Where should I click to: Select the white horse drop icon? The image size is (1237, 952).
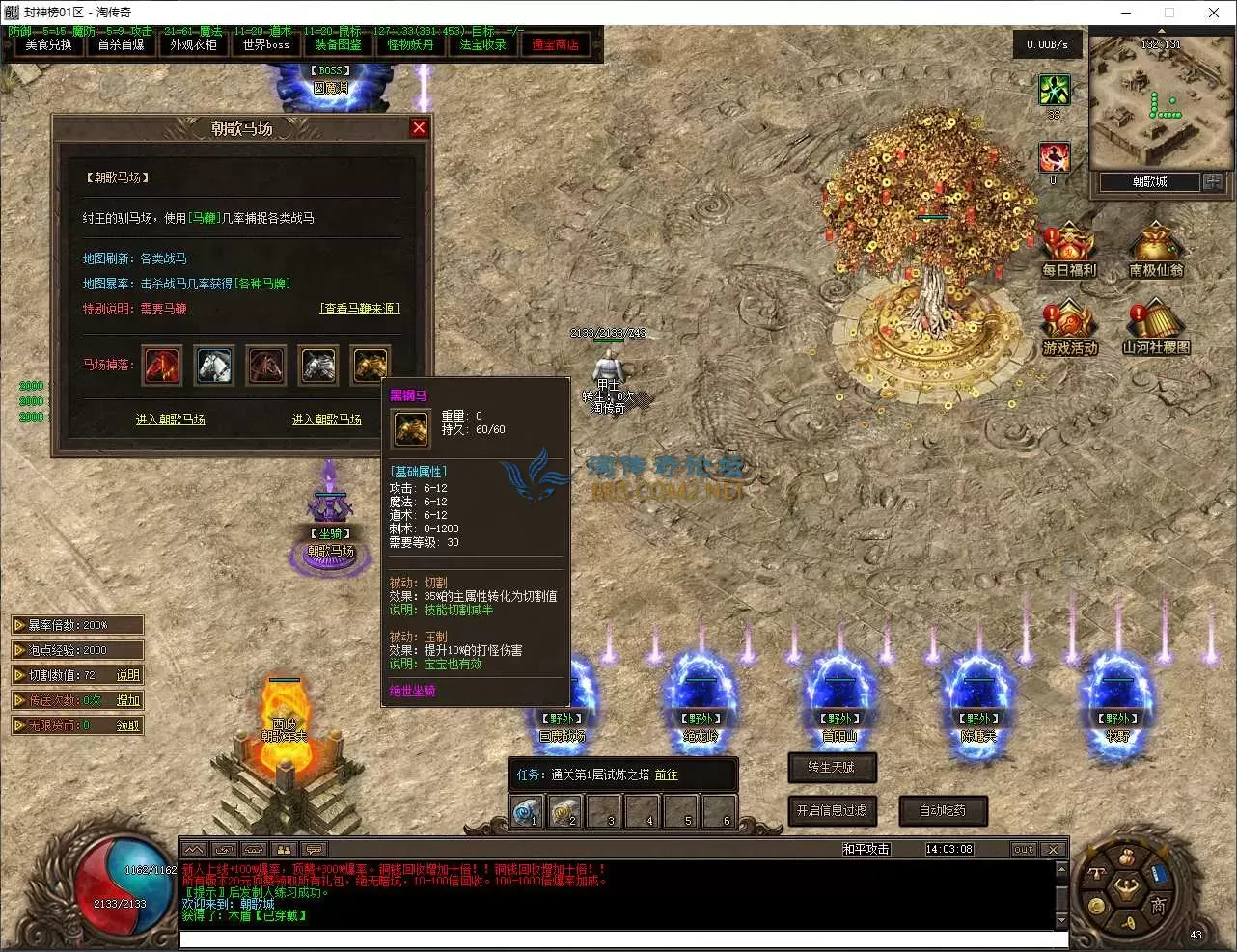(214, 365)
